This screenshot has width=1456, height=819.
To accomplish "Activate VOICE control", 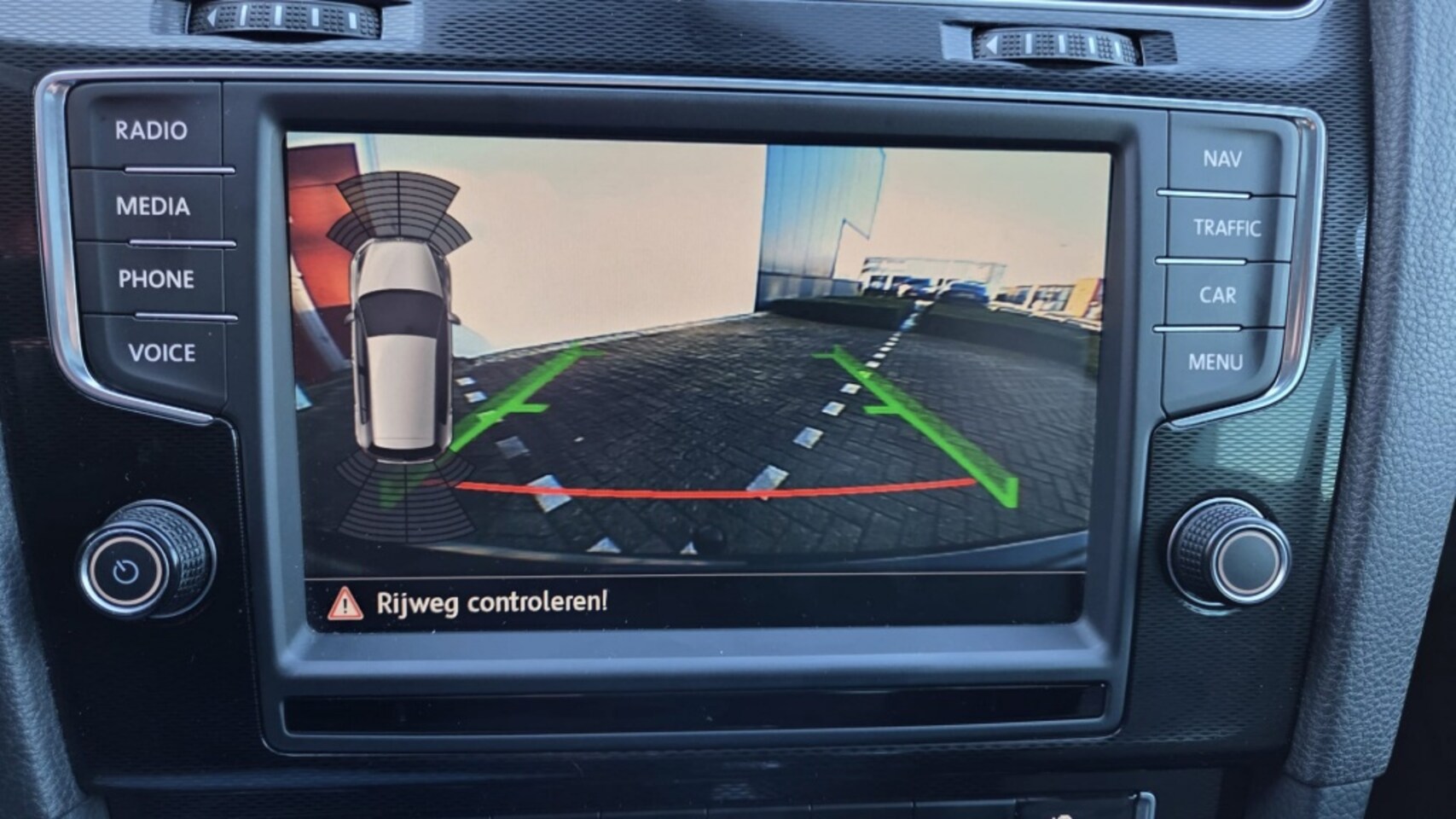I will 161,352.
